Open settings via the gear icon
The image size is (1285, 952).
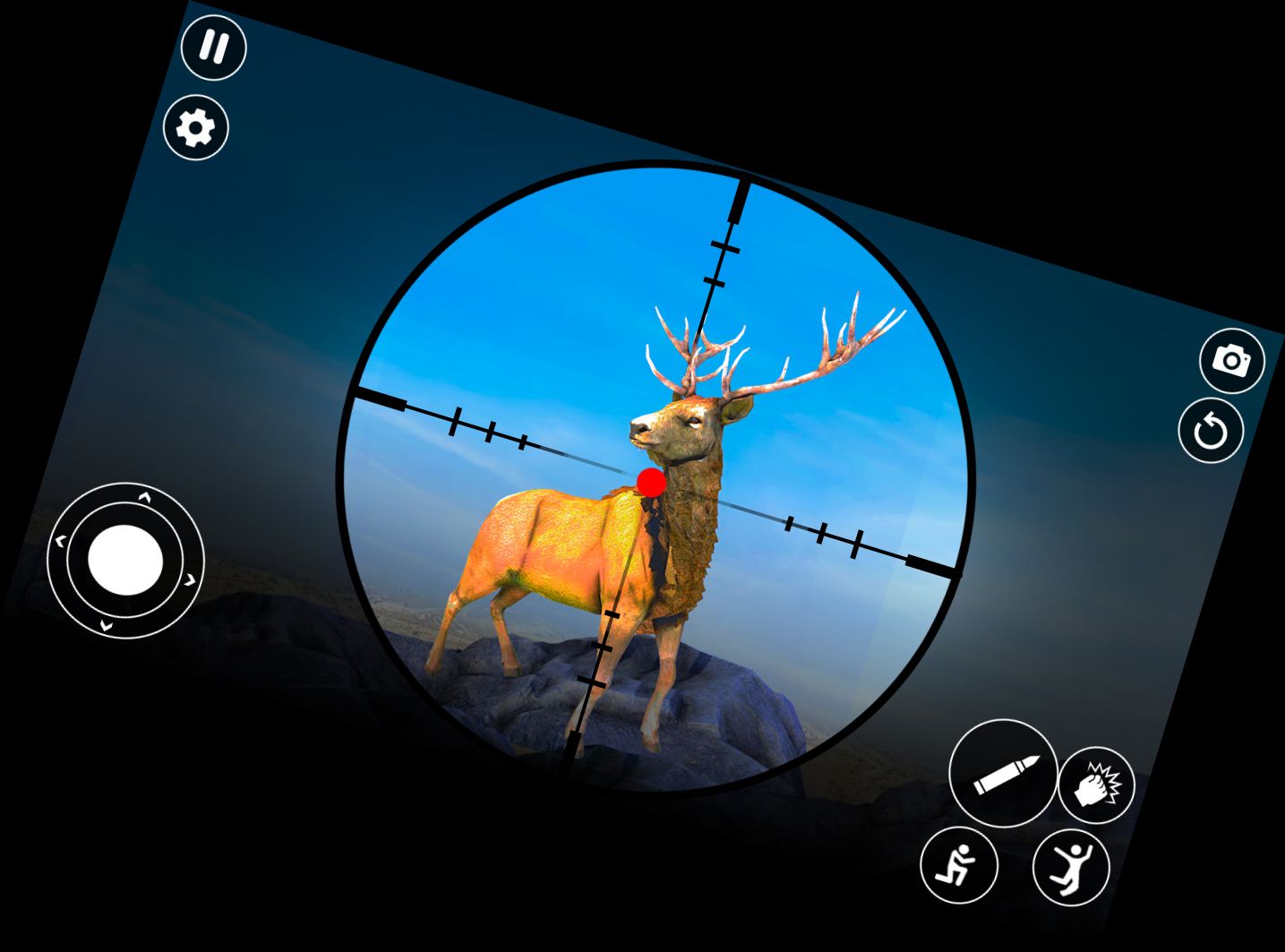pos(195,128)
